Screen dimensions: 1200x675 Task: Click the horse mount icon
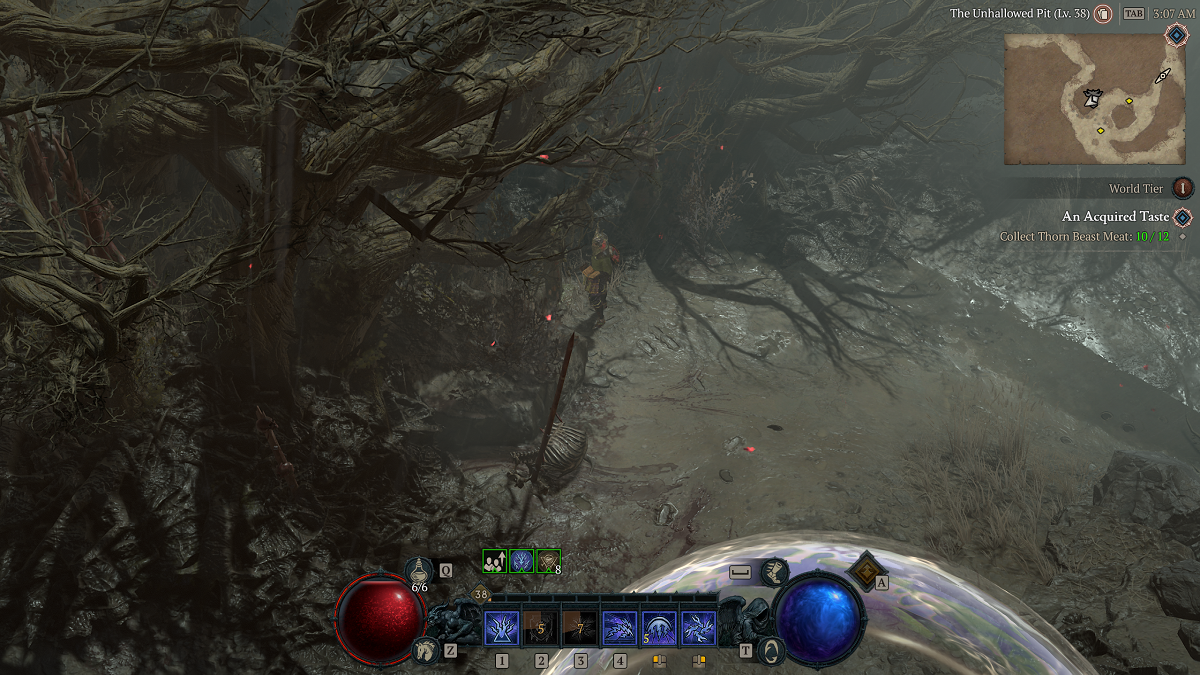[423, 651]
